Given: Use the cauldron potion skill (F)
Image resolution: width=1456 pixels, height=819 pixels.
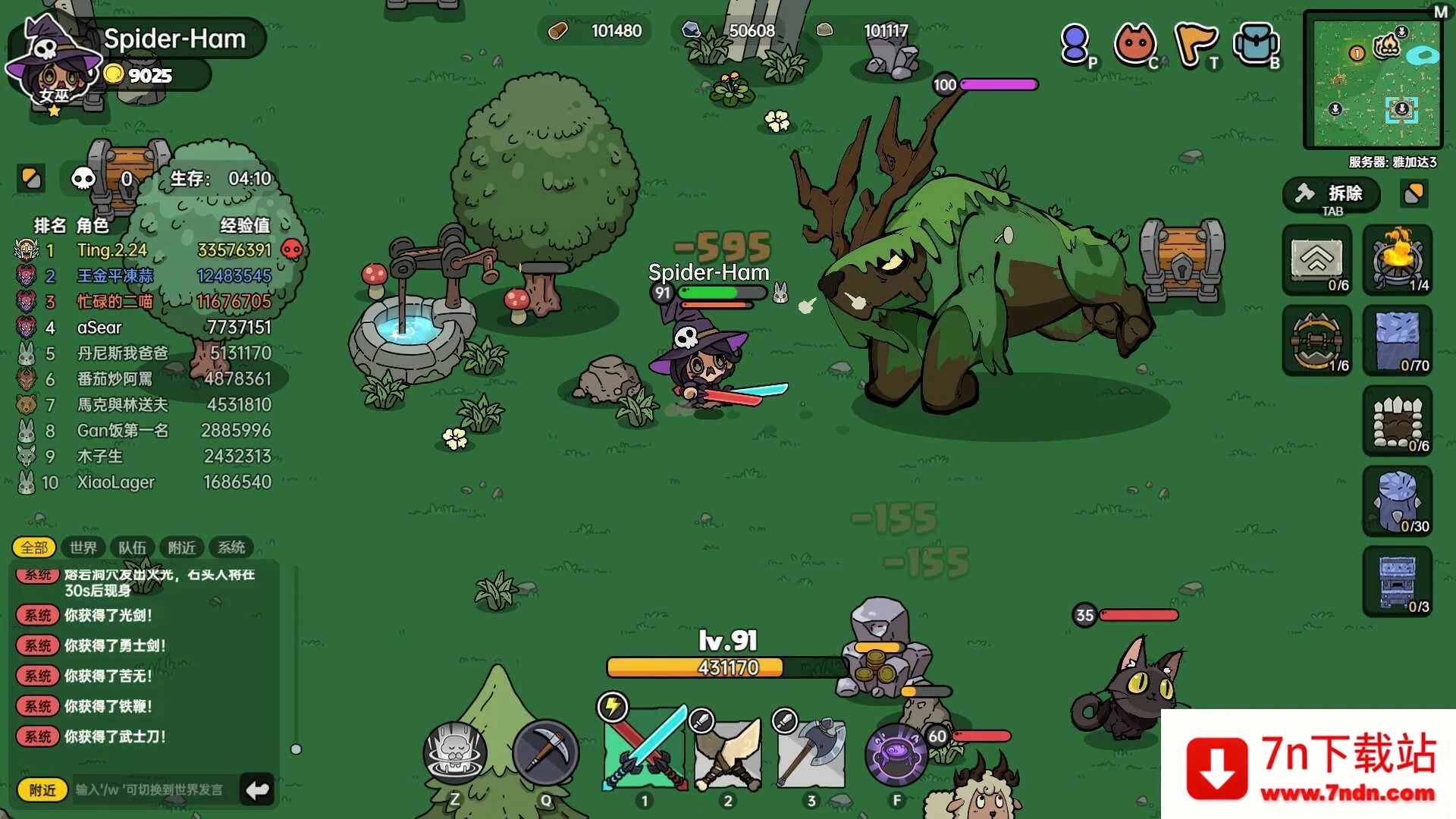Looking at the screenshot, I should (896, 752).
